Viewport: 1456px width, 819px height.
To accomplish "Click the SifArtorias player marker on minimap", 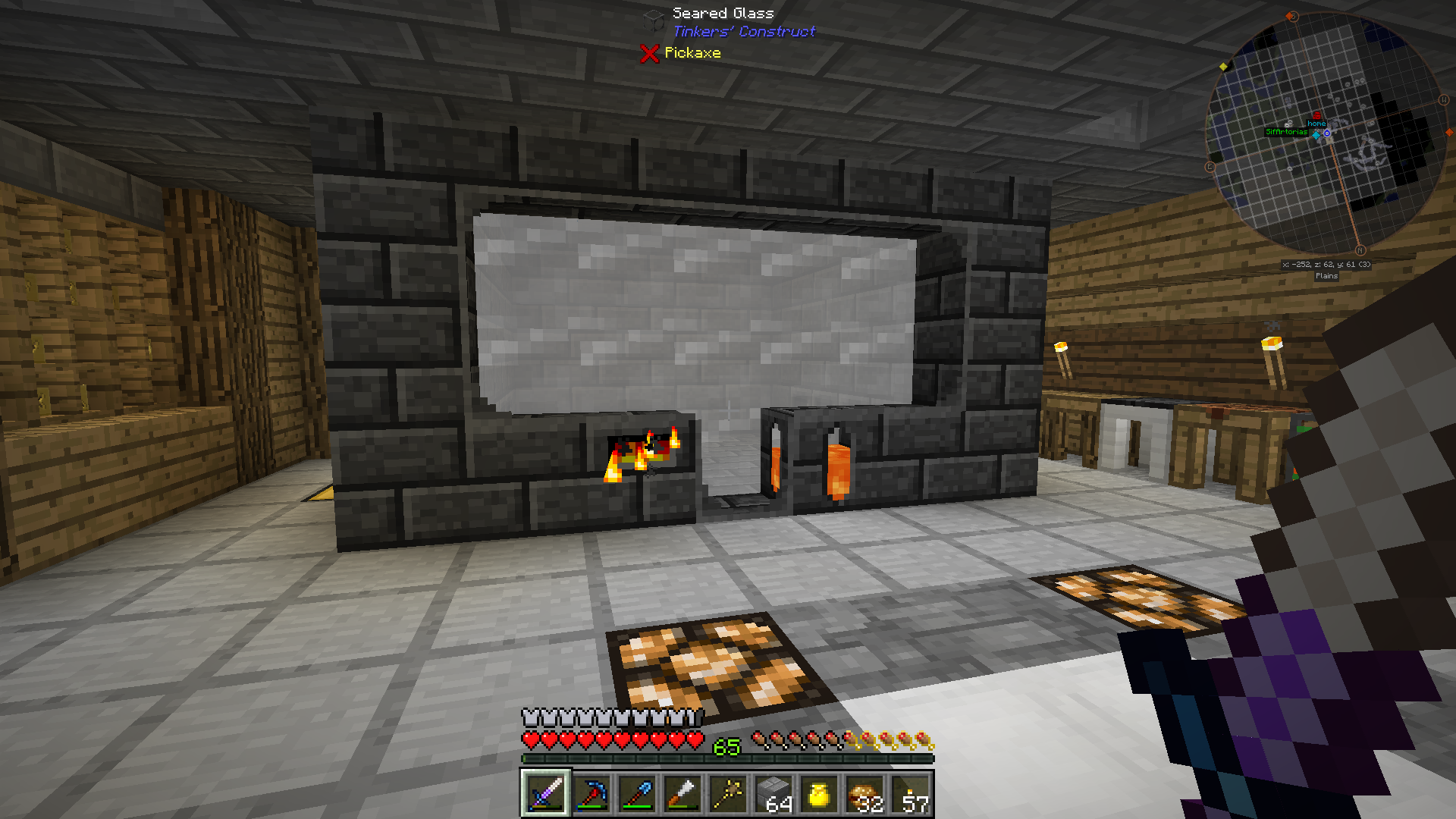I will coord(1286,132).
